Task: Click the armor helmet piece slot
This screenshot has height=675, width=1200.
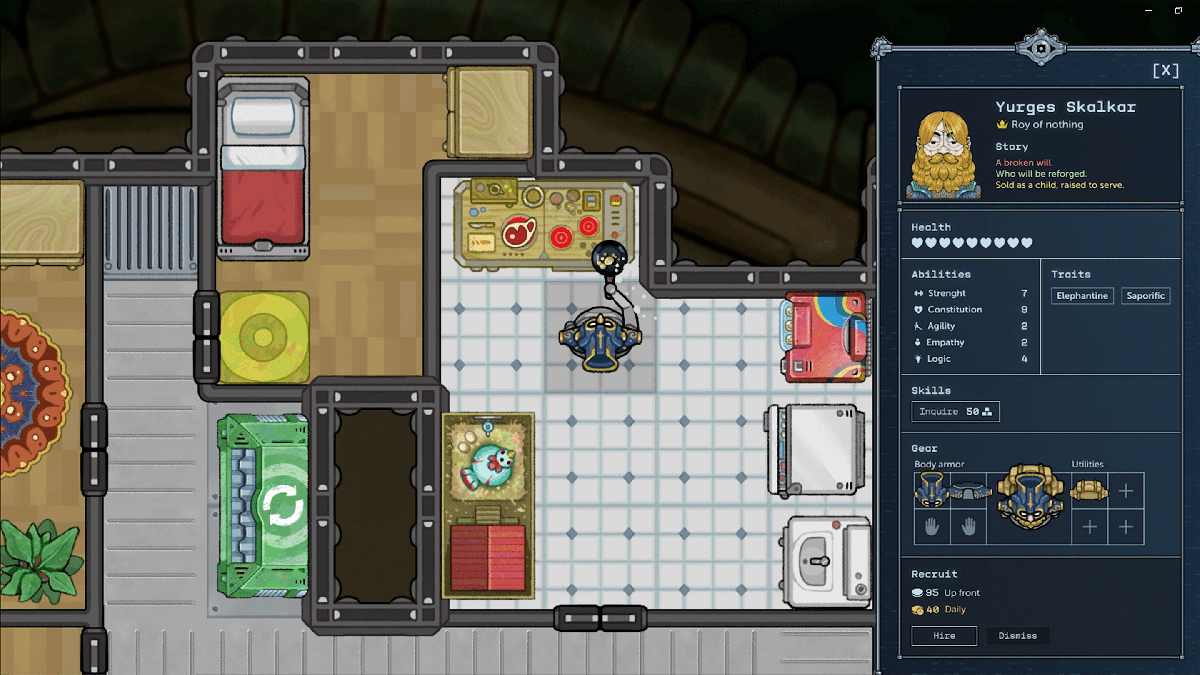Action: point(930,490)
